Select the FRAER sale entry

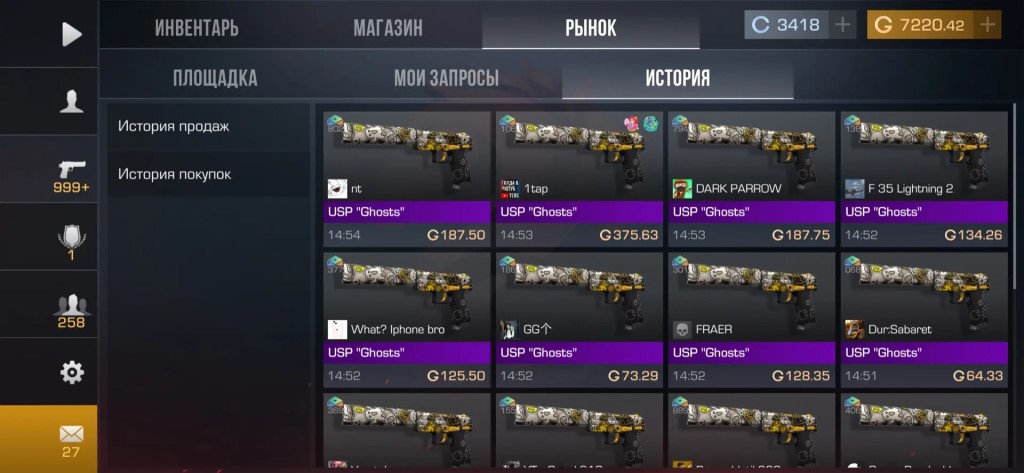click(x=751, y=319)
